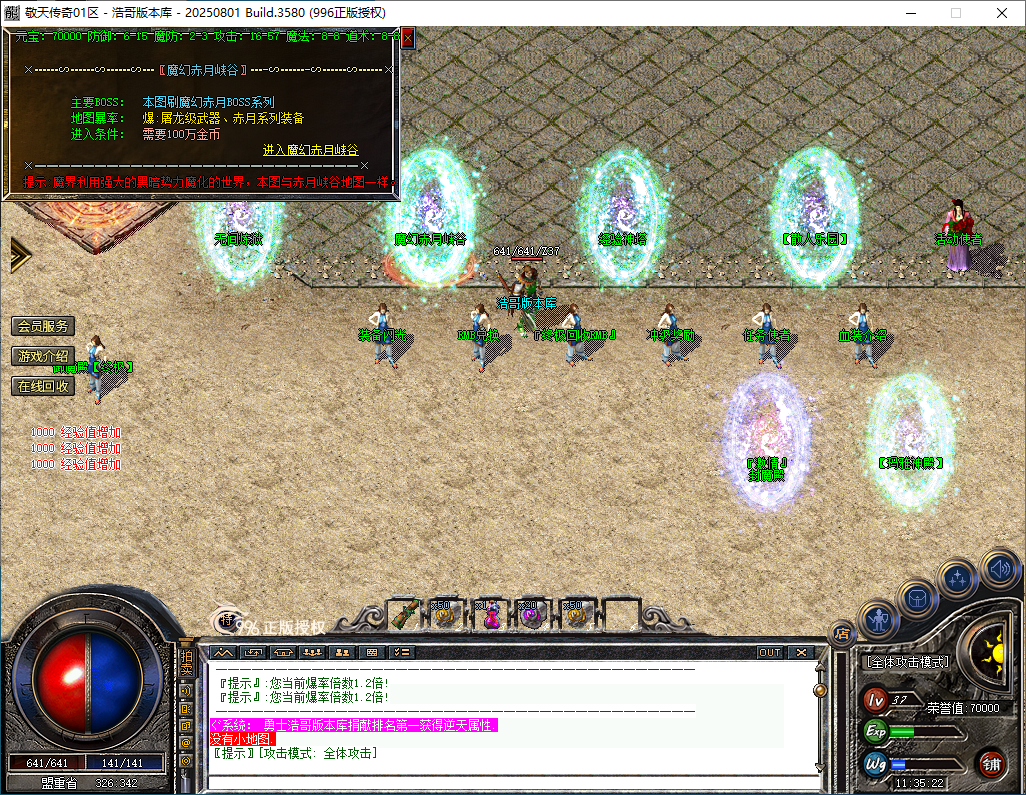Viewport: 1026px width, 795px height.
Task: Switch the 全体攻击模式 attack mode label
Action: [906, 662]
